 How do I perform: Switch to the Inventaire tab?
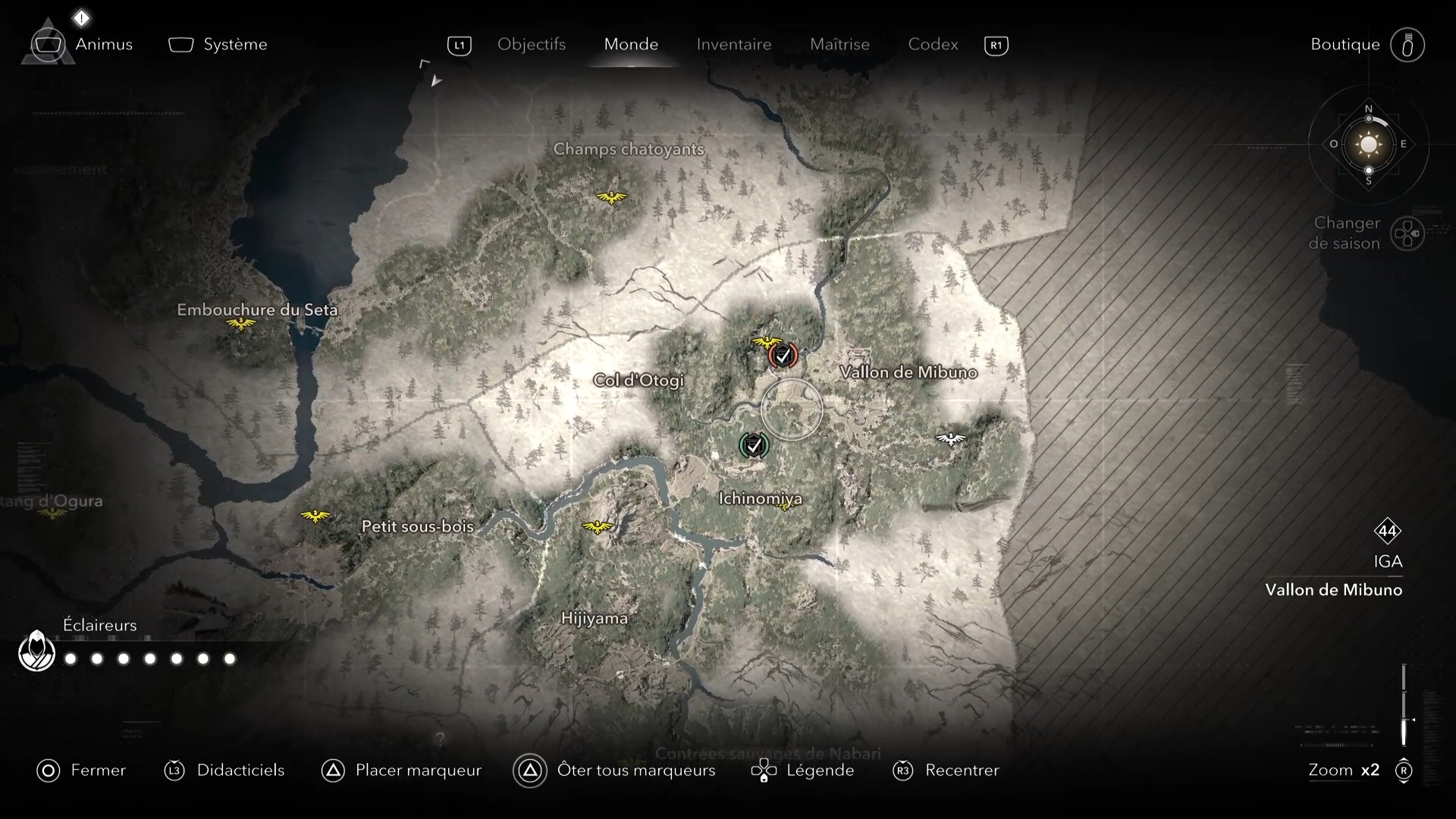[x=733, y=44]
